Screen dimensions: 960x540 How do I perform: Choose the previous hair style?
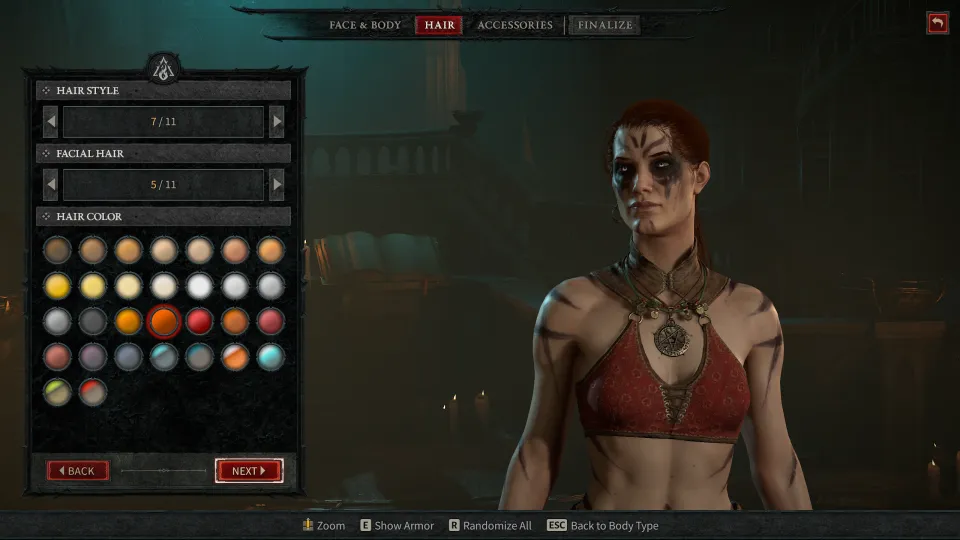(50, 122)
